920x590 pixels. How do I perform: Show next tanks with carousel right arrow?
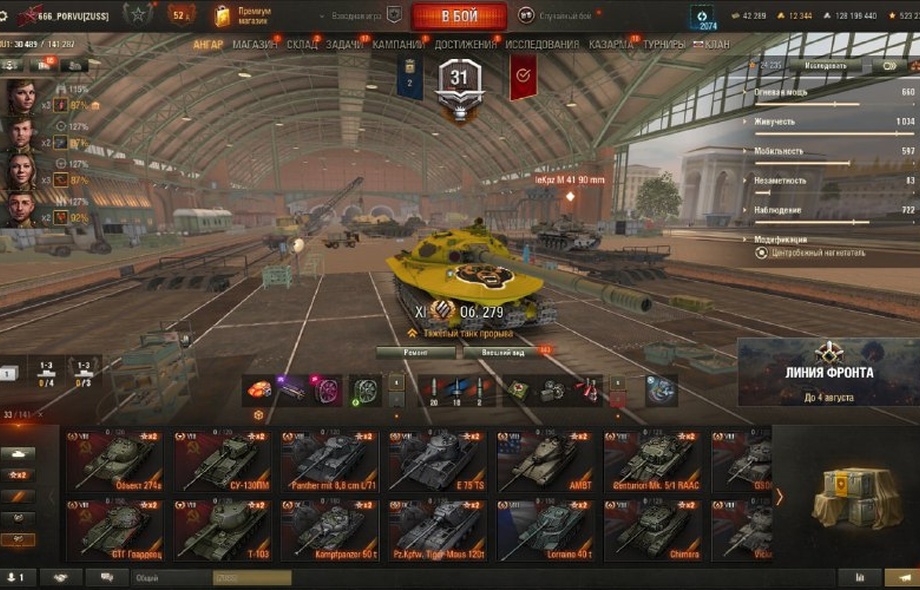click(x=780, y=496)
